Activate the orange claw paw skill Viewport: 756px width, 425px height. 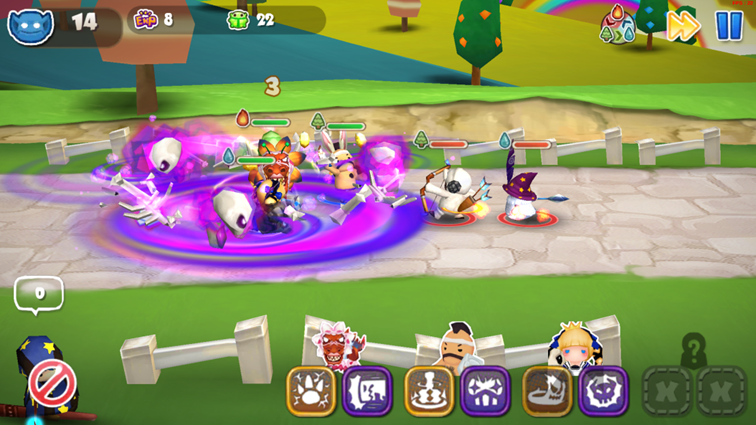311,391
